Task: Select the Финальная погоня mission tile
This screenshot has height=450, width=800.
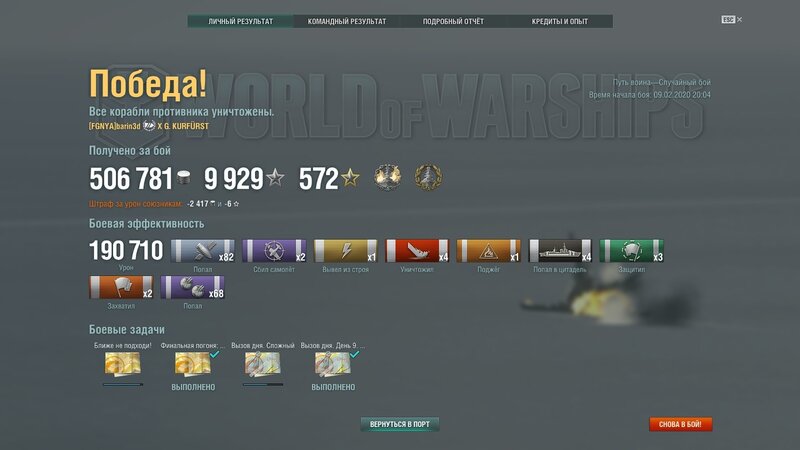Action: click(193, 363)
